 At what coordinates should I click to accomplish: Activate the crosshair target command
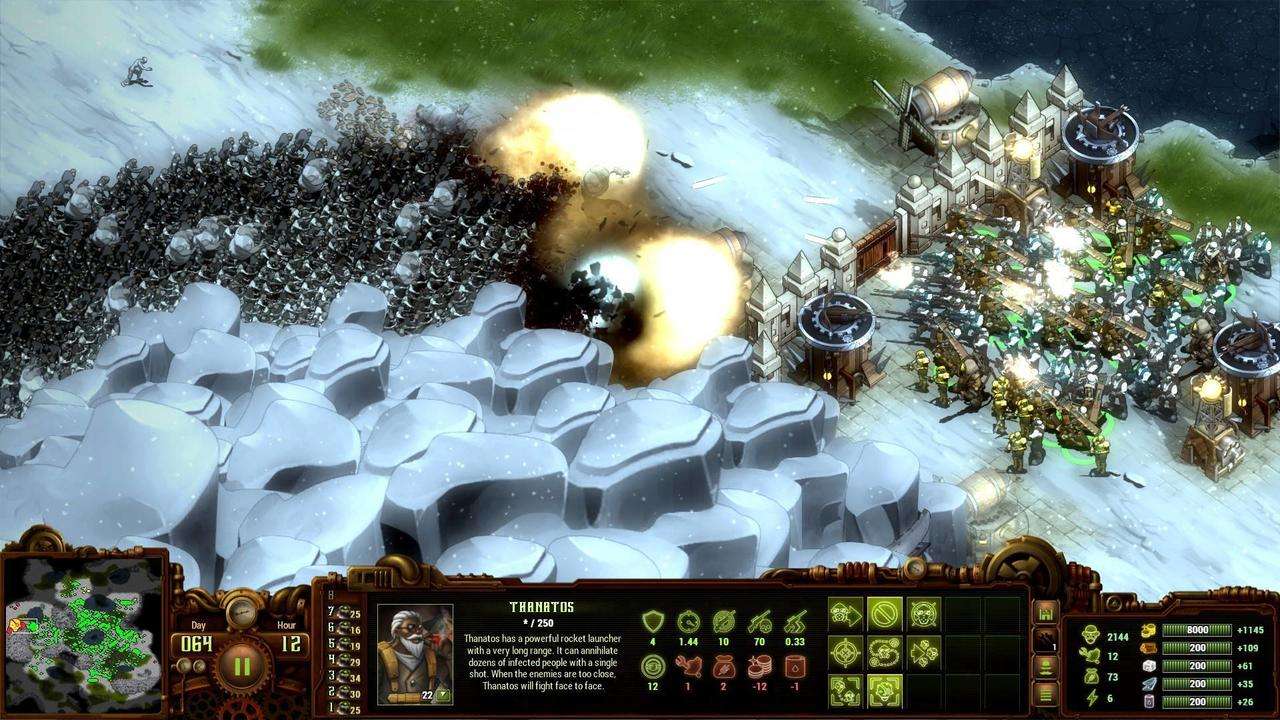point(846,652)
